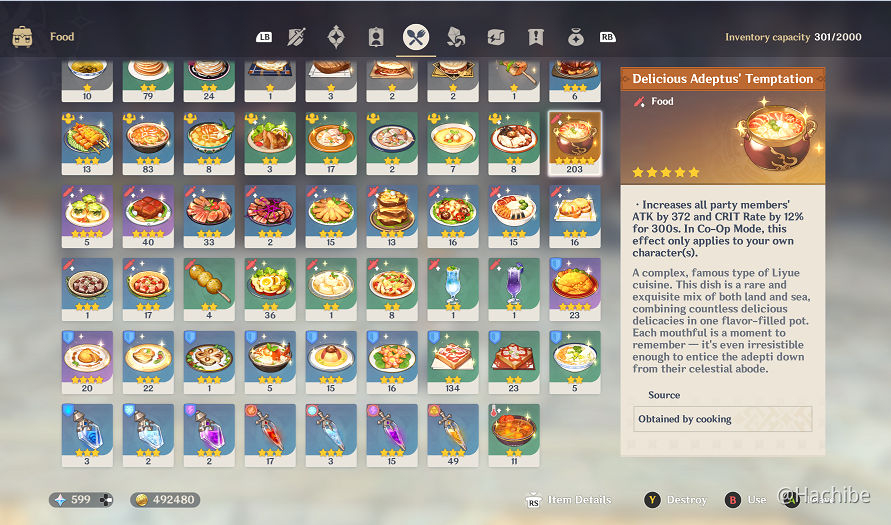Open the Materials tab
891x525 pixels.
click(x=456, y=37)
